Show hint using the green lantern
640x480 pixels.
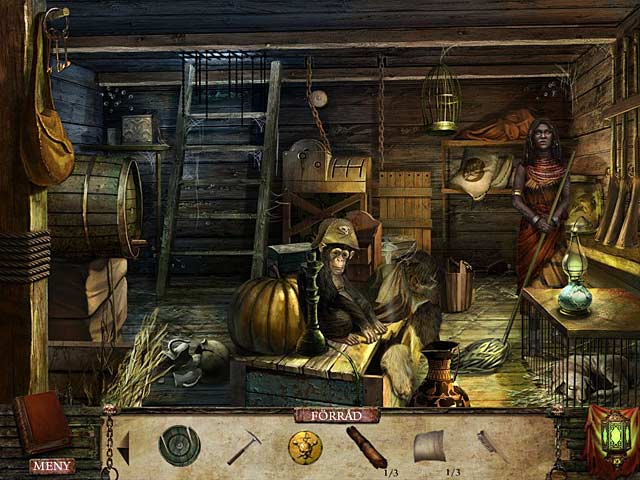coord(612,436)
